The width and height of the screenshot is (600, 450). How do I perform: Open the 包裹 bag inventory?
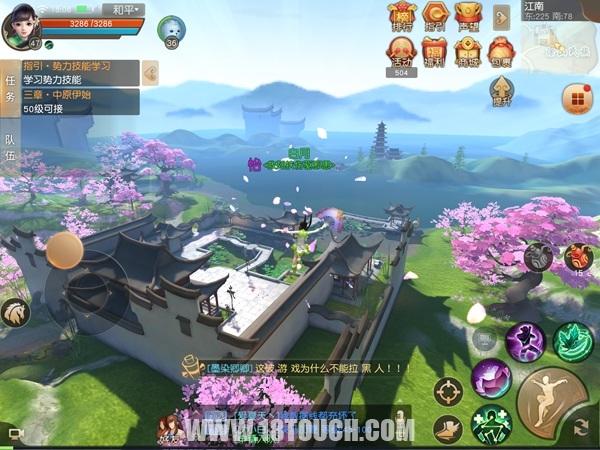(x=501, y=51)
